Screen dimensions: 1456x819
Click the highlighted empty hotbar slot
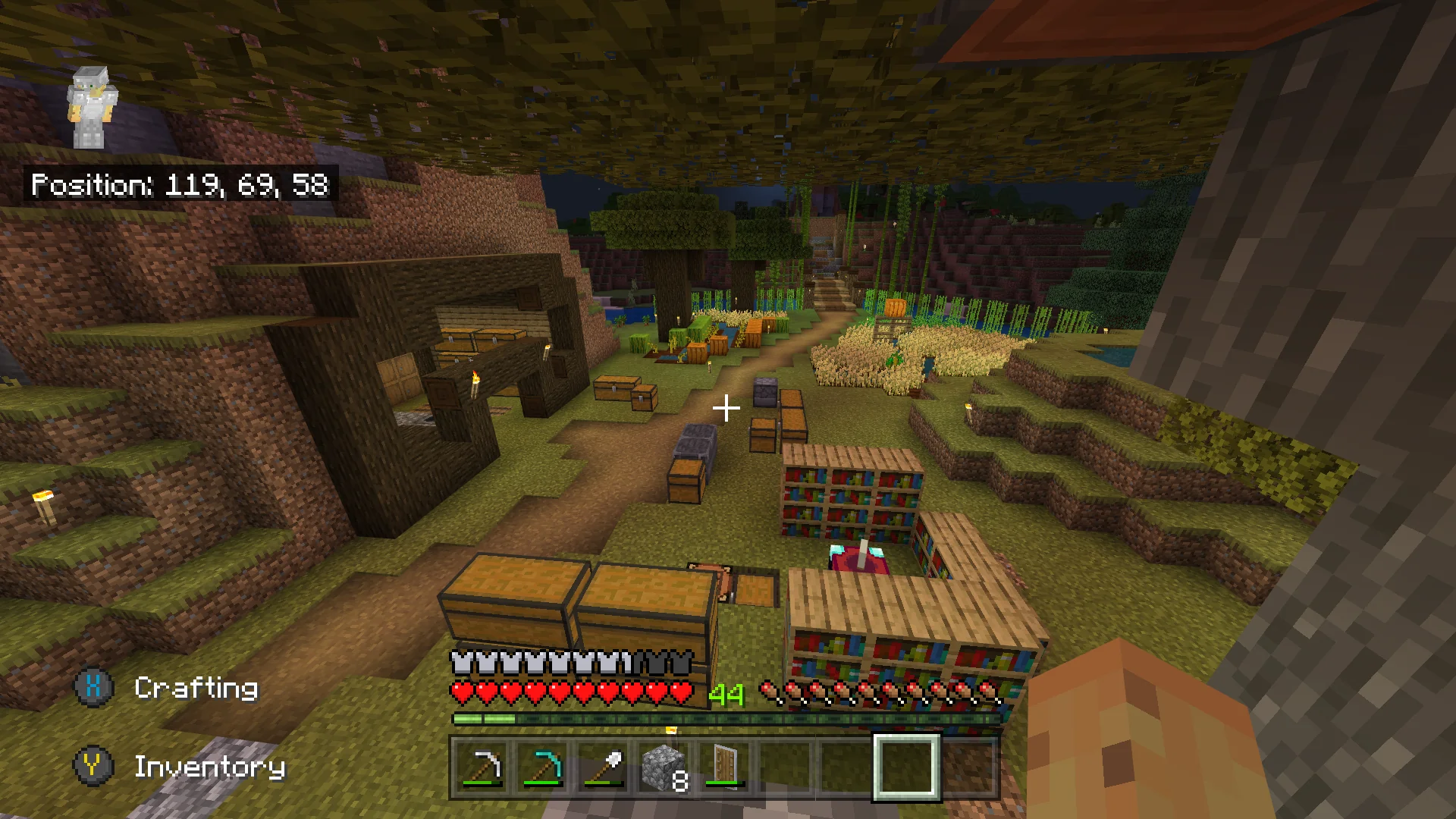907,767
